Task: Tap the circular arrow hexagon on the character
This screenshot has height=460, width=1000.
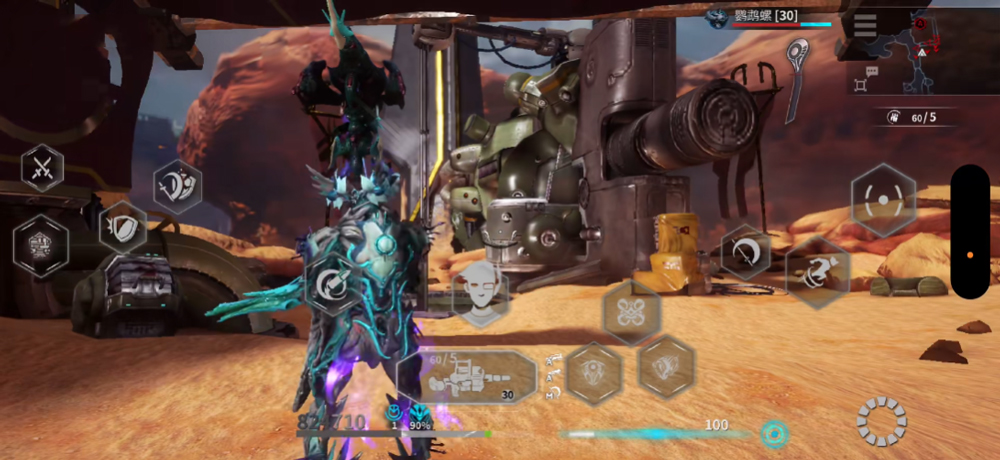Action: click(331, 285)
